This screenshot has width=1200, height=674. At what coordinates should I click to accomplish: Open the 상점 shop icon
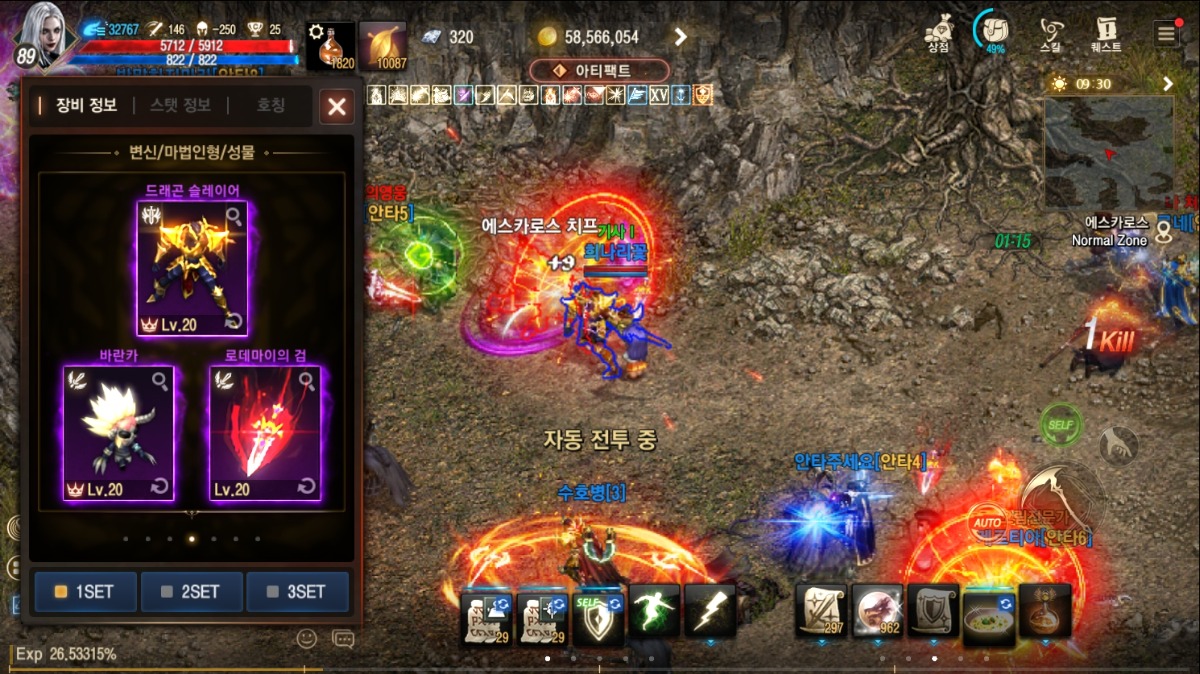(938, 34)
